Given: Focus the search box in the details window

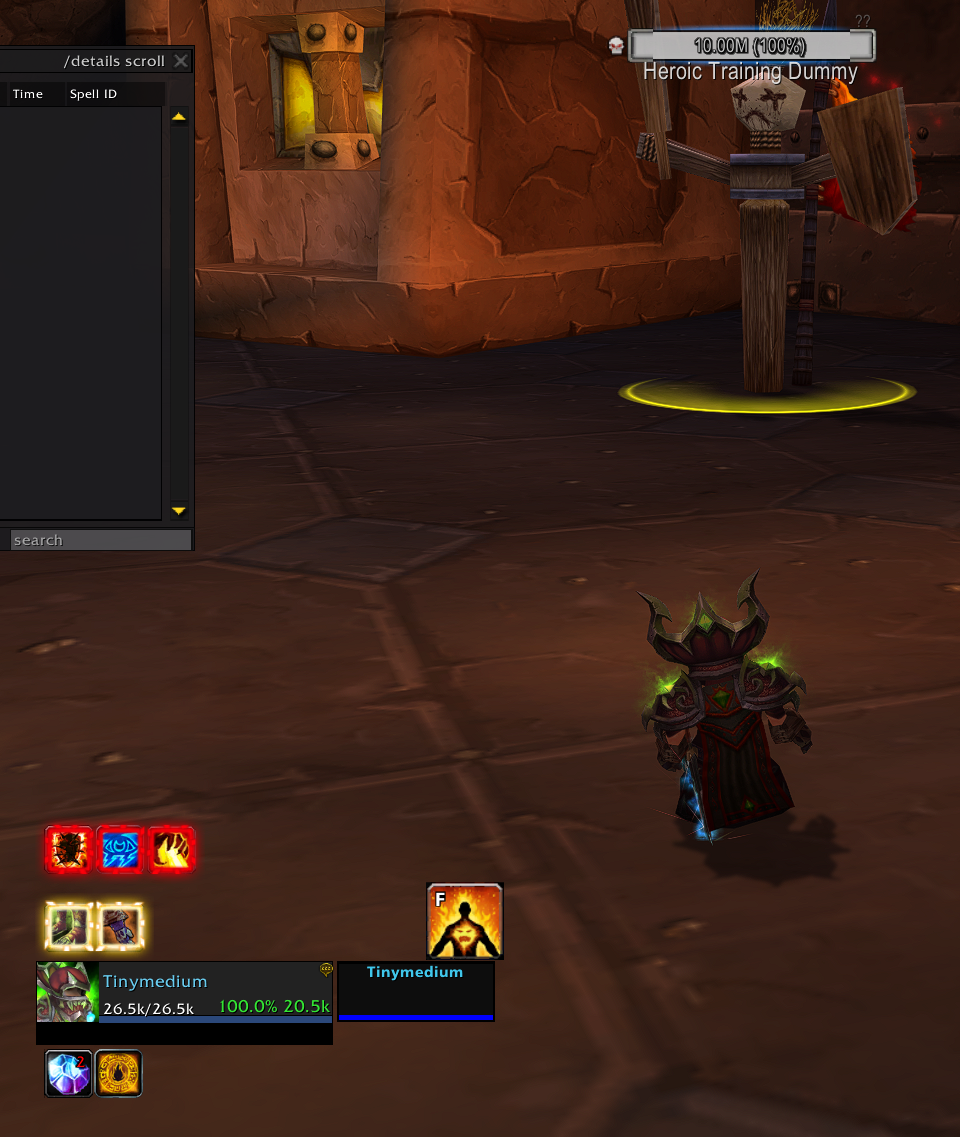Looking at the screenshot, I should click(100, 540).
